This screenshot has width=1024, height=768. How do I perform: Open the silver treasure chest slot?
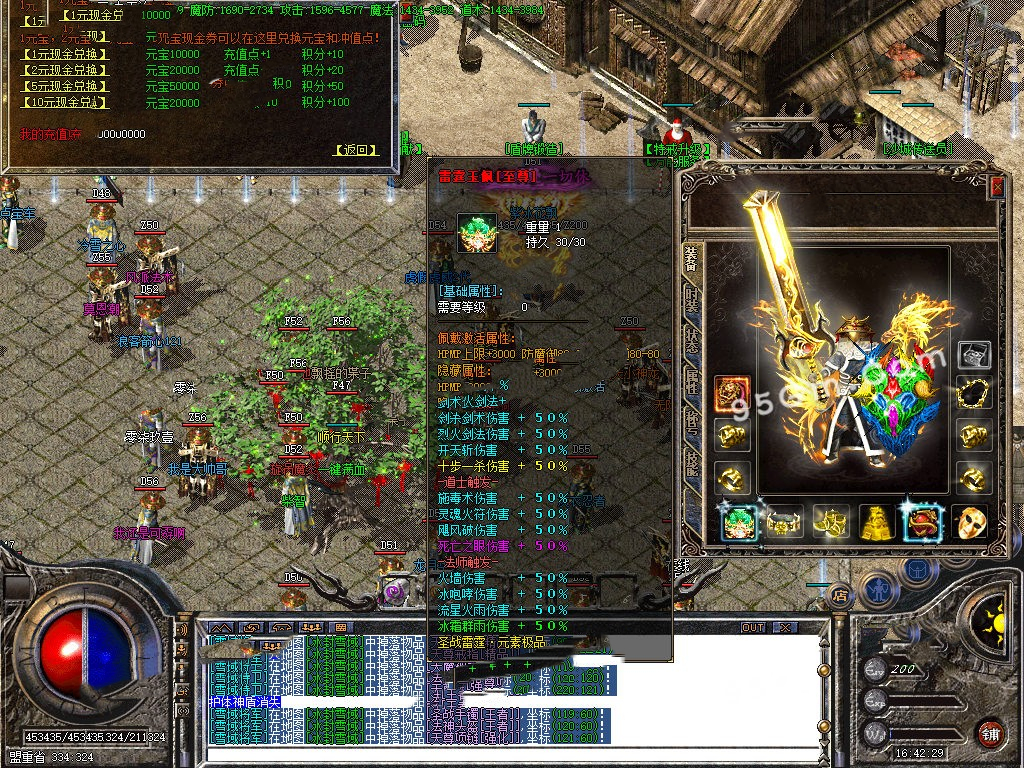(973, 353)
